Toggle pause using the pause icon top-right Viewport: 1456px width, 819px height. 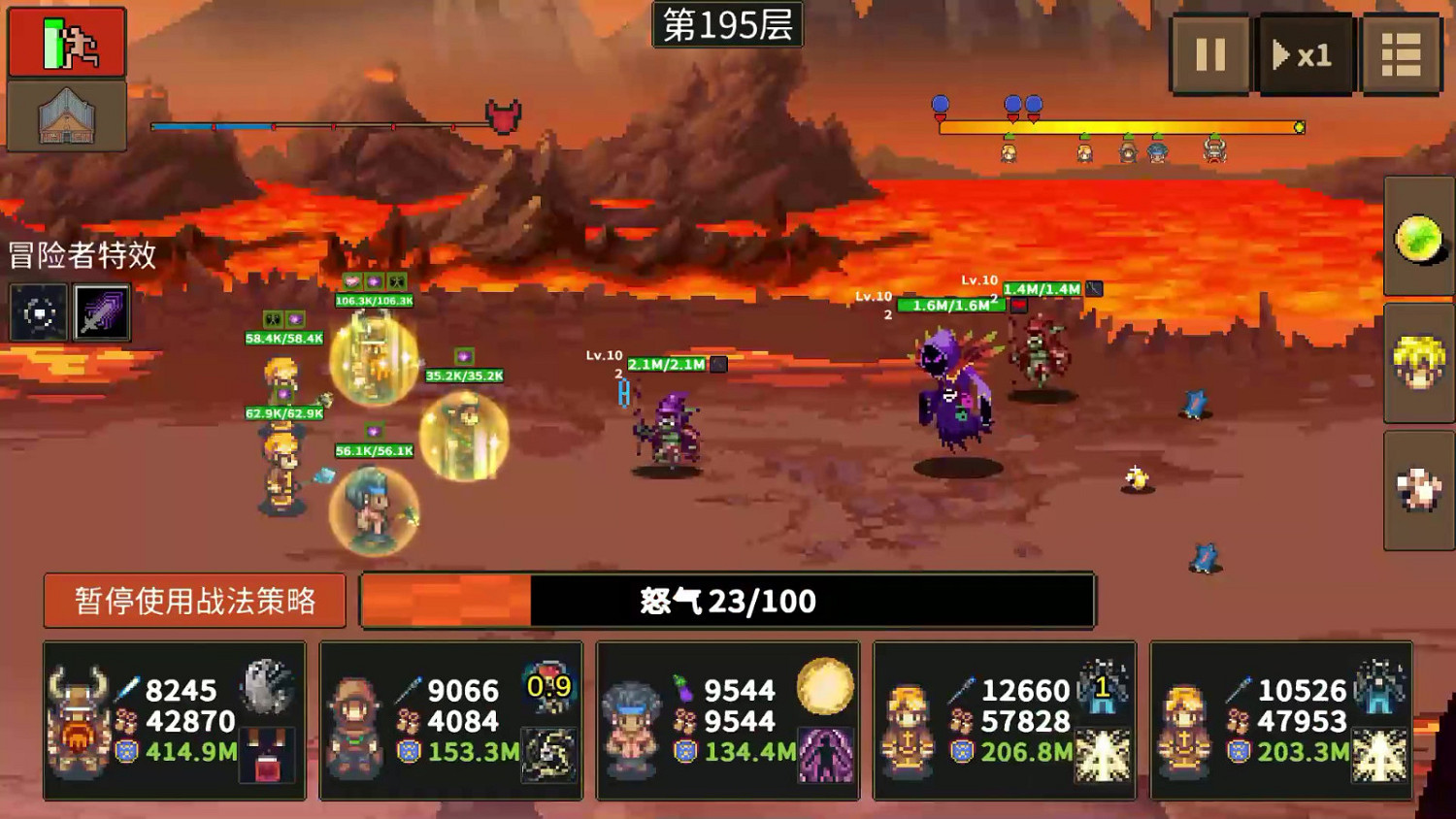coord(1208,54)
